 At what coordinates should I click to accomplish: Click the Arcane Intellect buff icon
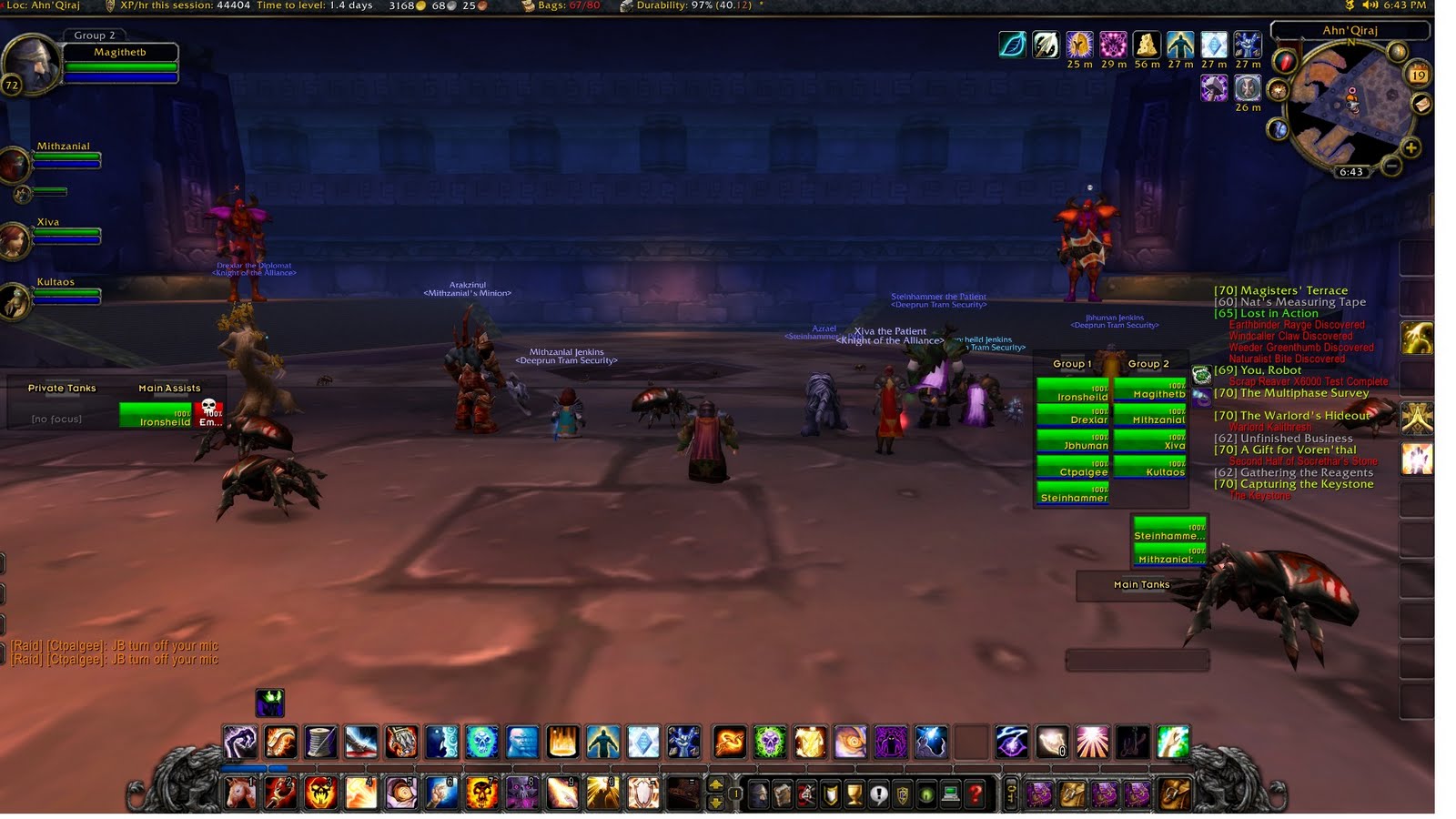(x=1214, y=45)
